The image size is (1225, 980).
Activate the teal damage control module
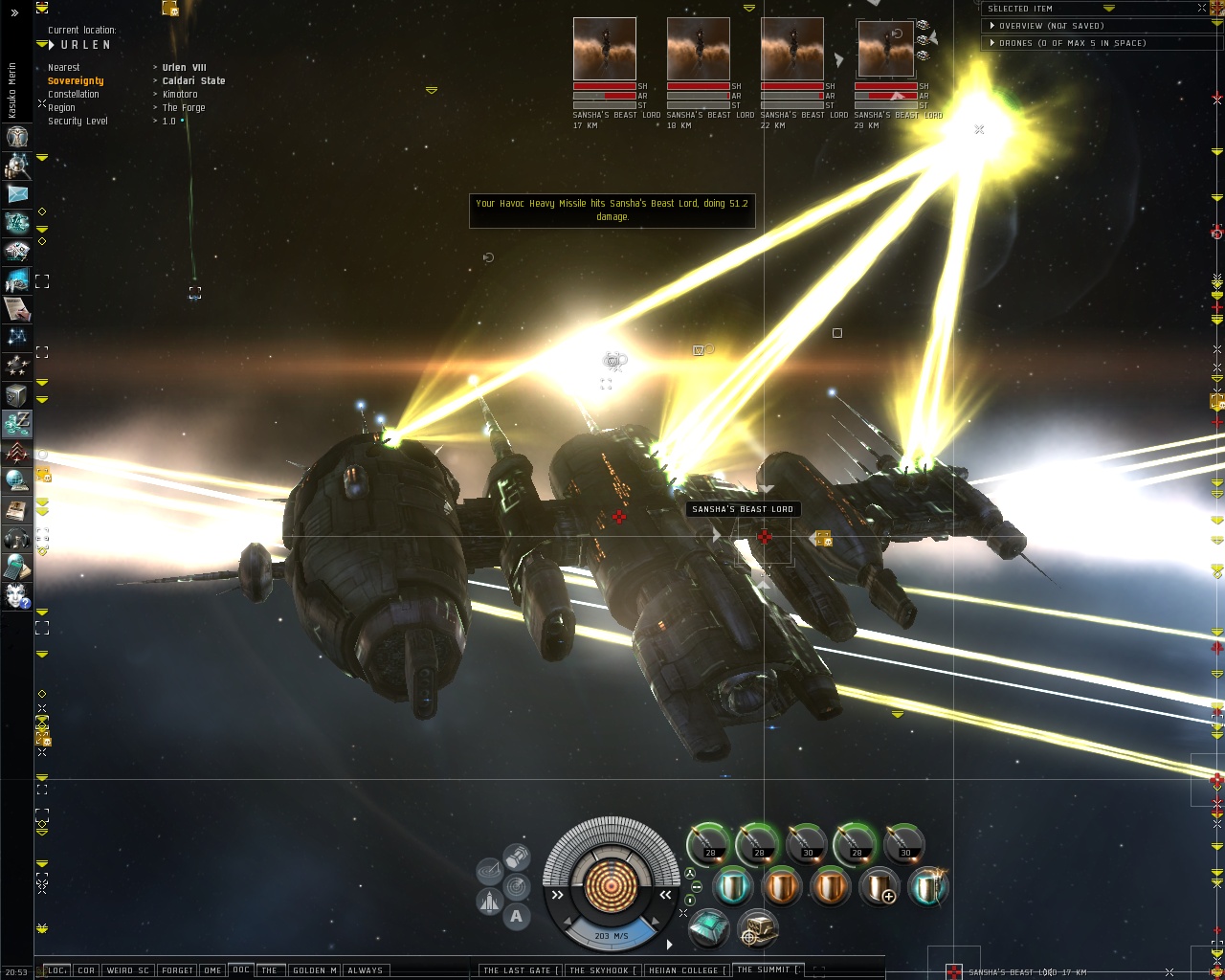coord(708,928)
